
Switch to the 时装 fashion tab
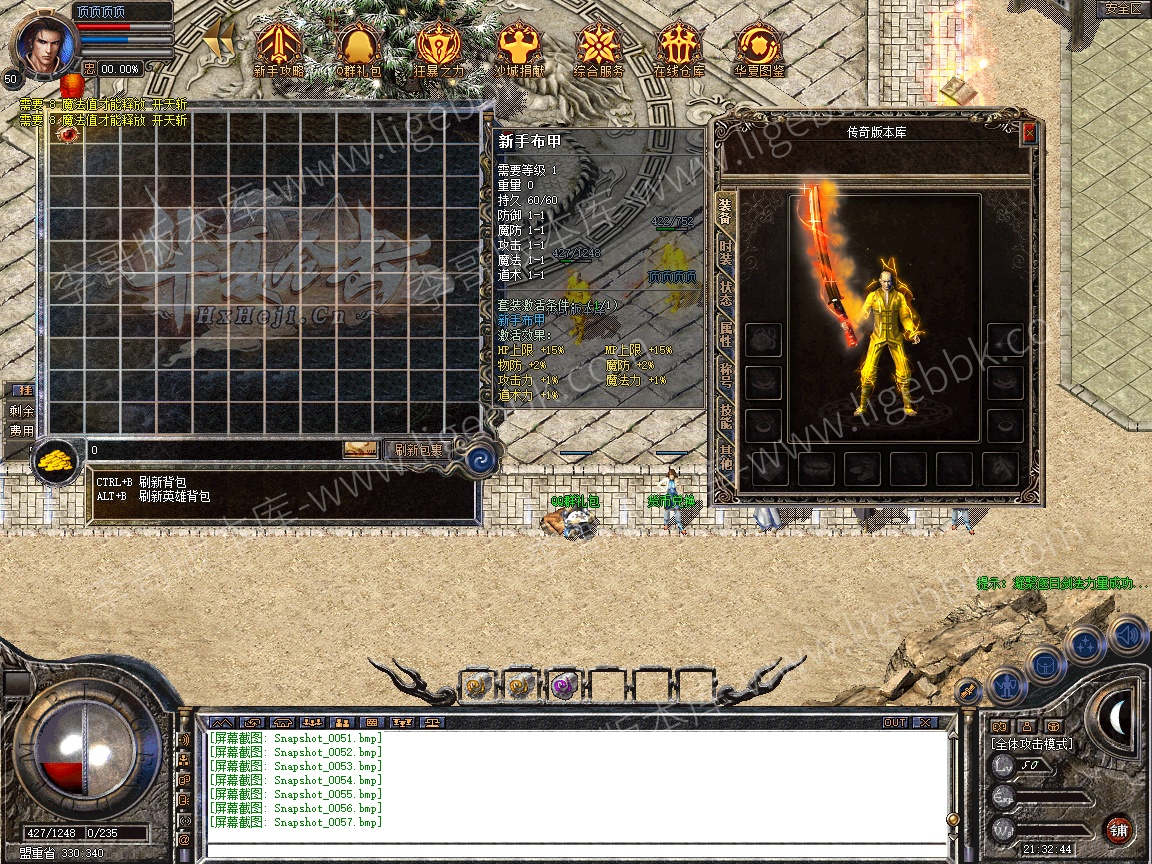tap(726, 253)
